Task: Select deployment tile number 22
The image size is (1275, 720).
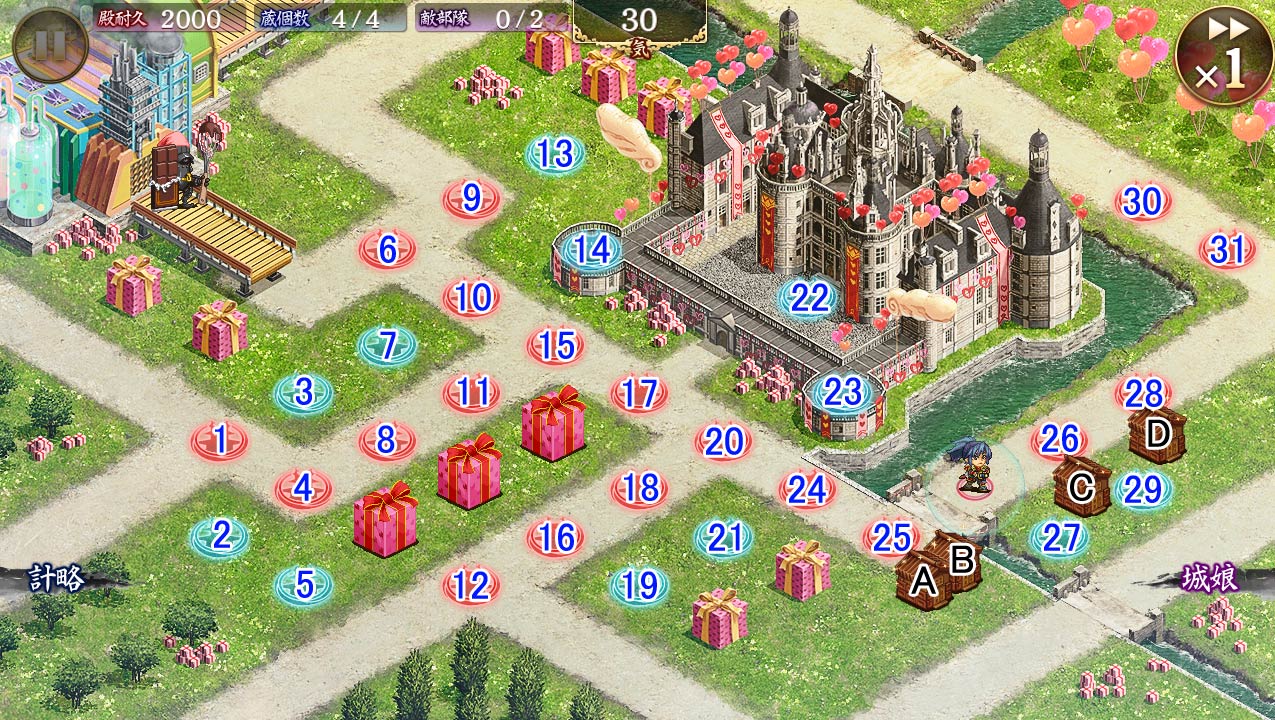Action: pyautogui.click(x=809, y=298)
